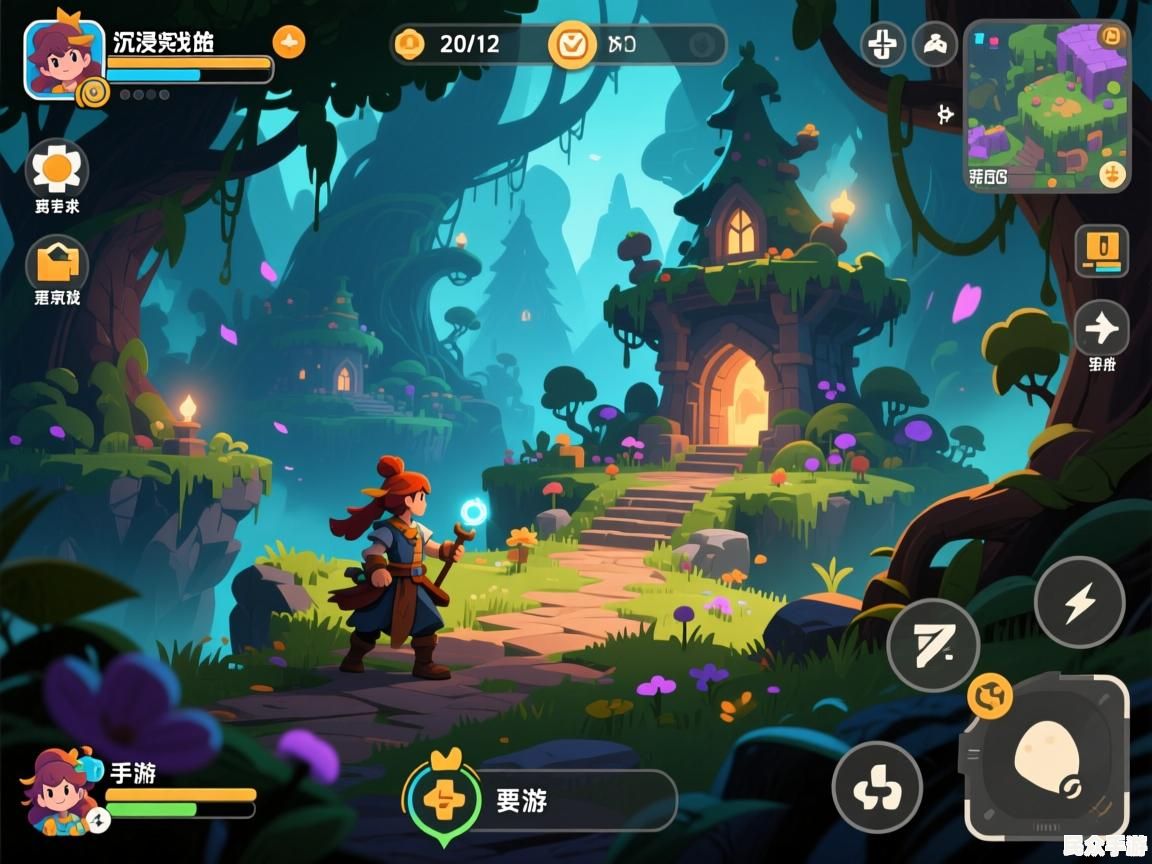Open the player avatar portrait profile
Screen dimensions: 1152x864
click(x=62, y=57)
